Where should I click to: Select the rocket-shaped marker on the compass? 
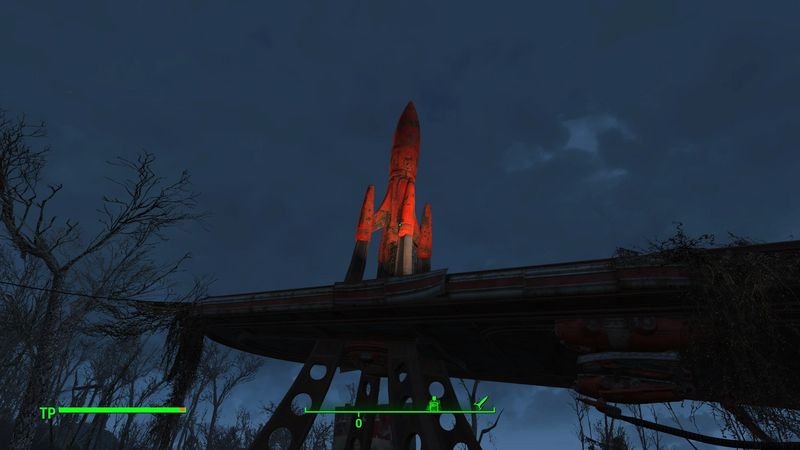pos(481,402)
